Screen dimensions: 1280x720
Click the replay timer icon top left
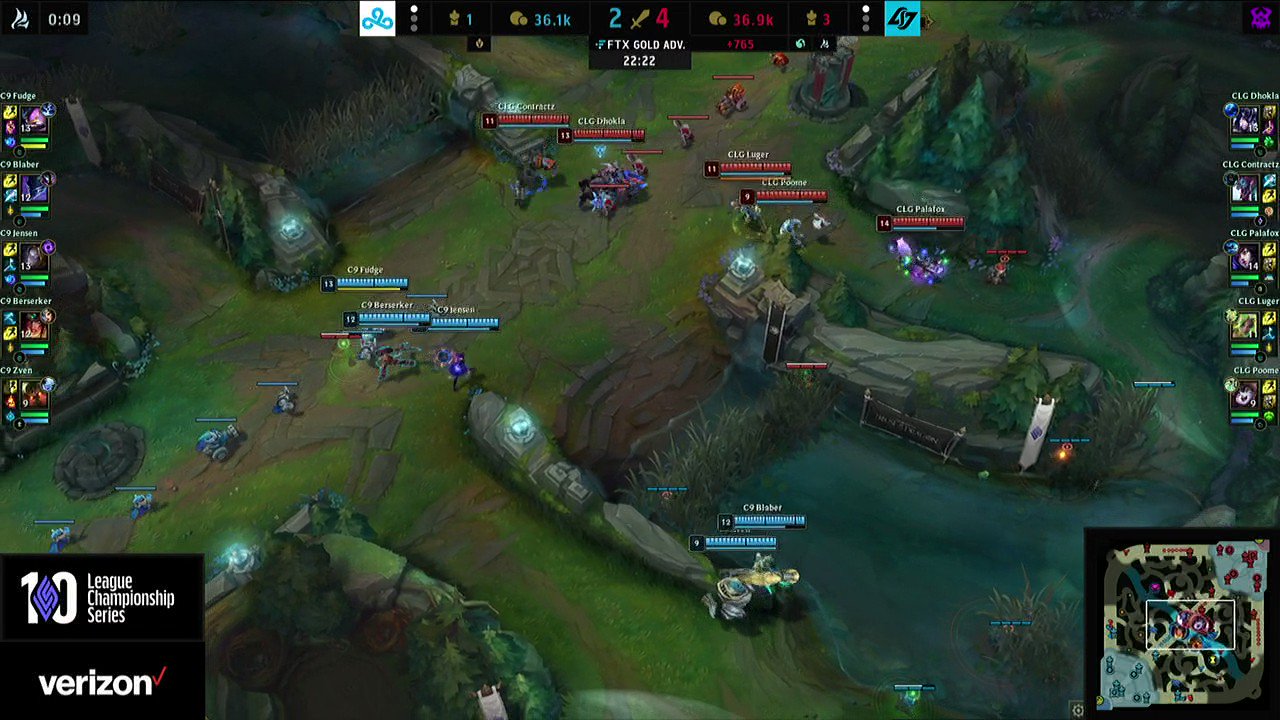(x=21, y=17)
